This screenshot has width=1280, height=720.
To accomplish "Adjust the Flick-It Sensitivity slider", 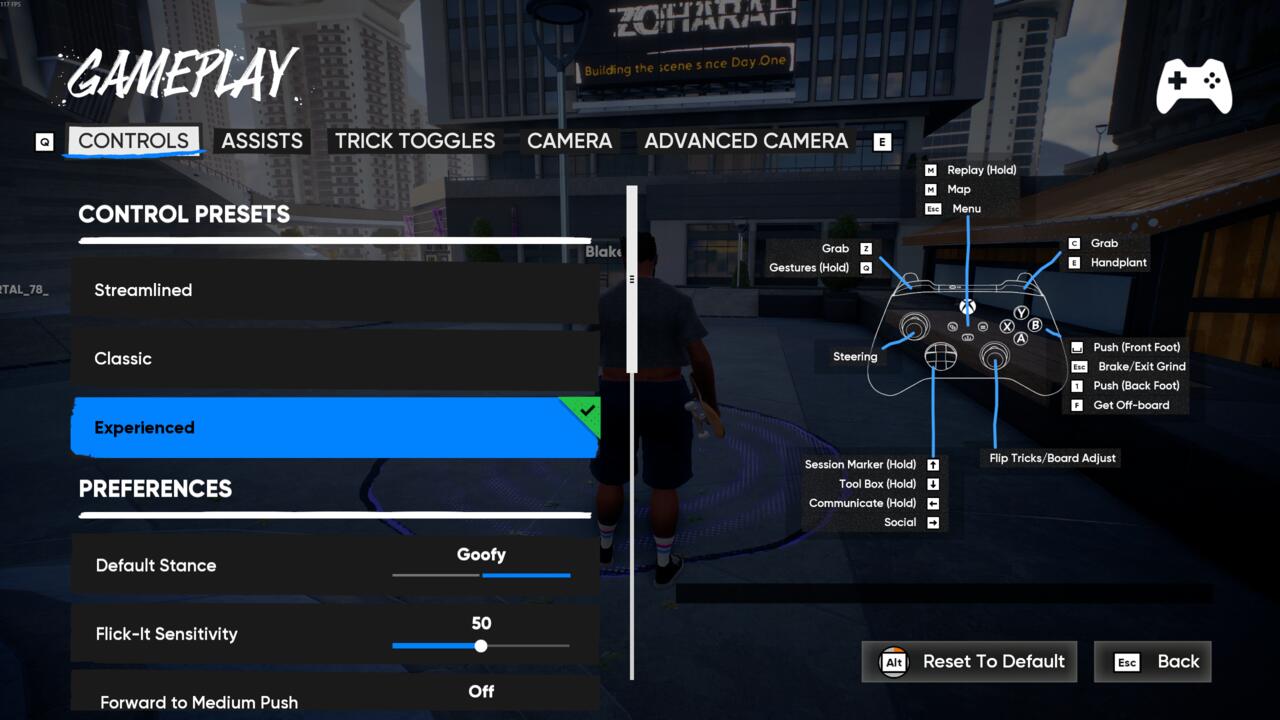I will pos(481,646).
